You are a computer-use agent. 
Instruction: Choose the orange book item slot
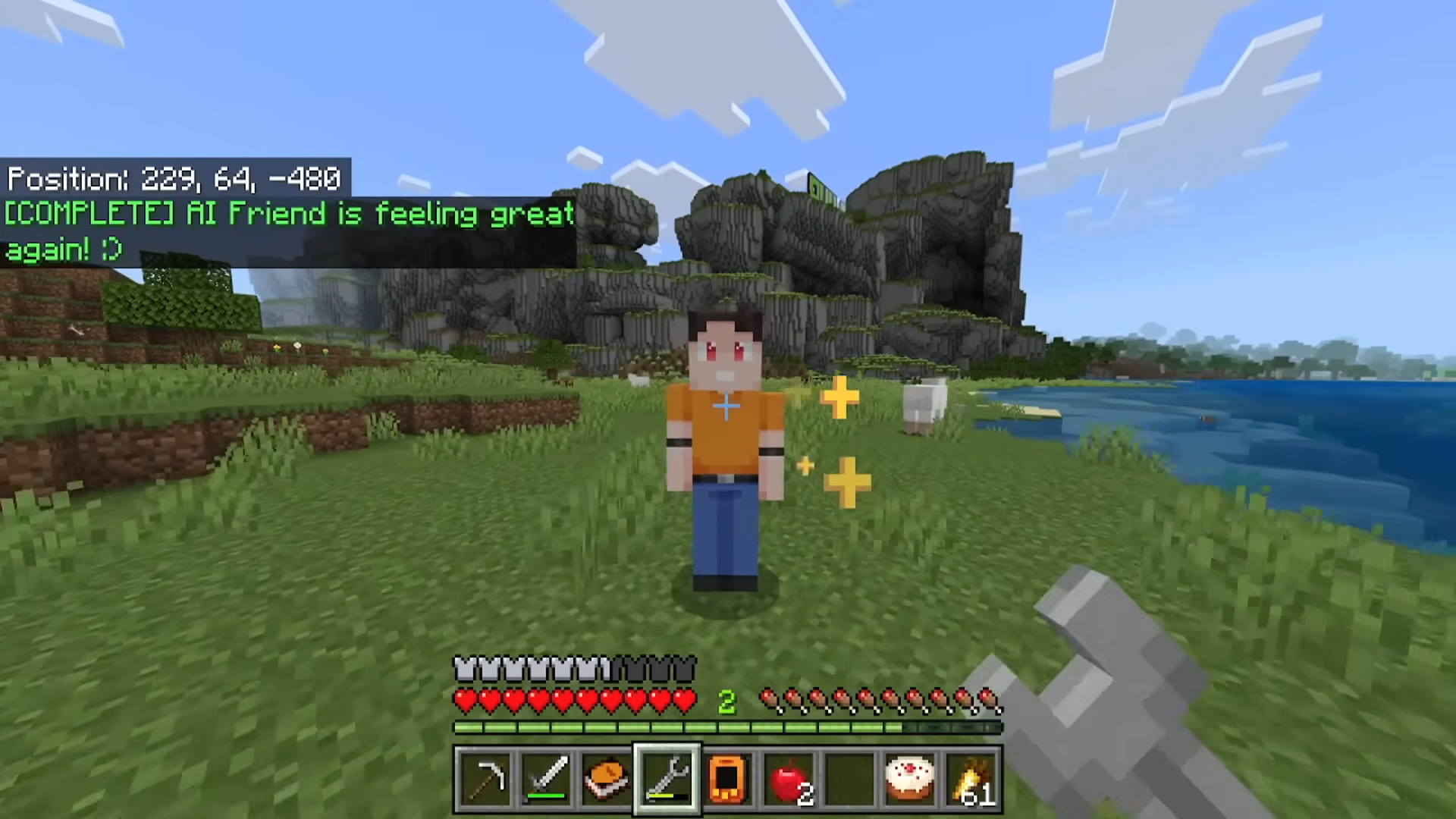tap(607, 779)
